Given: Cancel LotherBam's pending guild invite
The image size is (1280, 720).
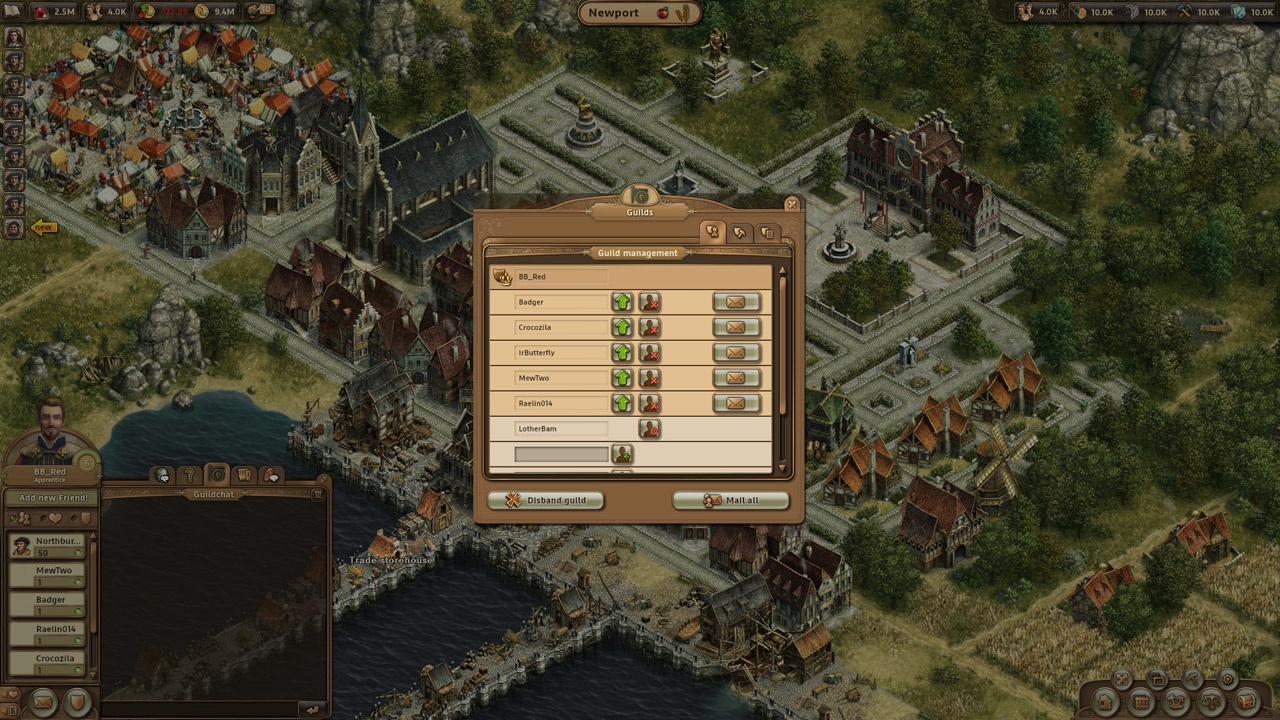Looking at the screenshot, I should 650,429.
